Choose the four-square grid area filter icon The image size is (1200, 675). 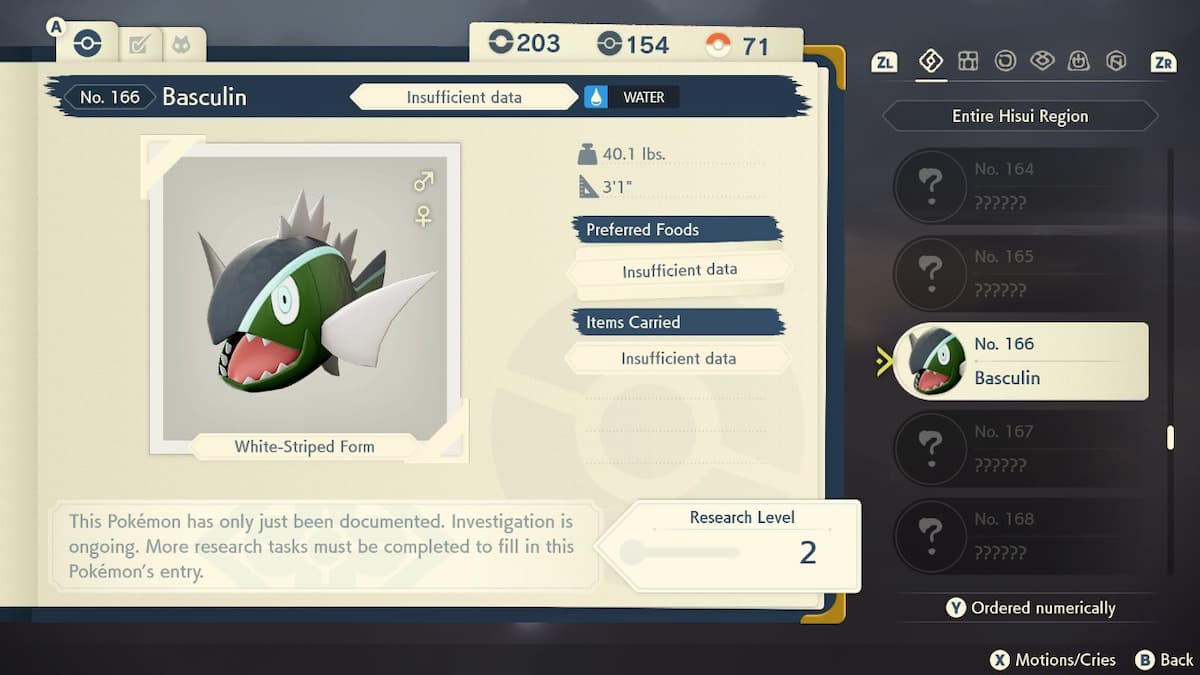[x=968, y=62]
